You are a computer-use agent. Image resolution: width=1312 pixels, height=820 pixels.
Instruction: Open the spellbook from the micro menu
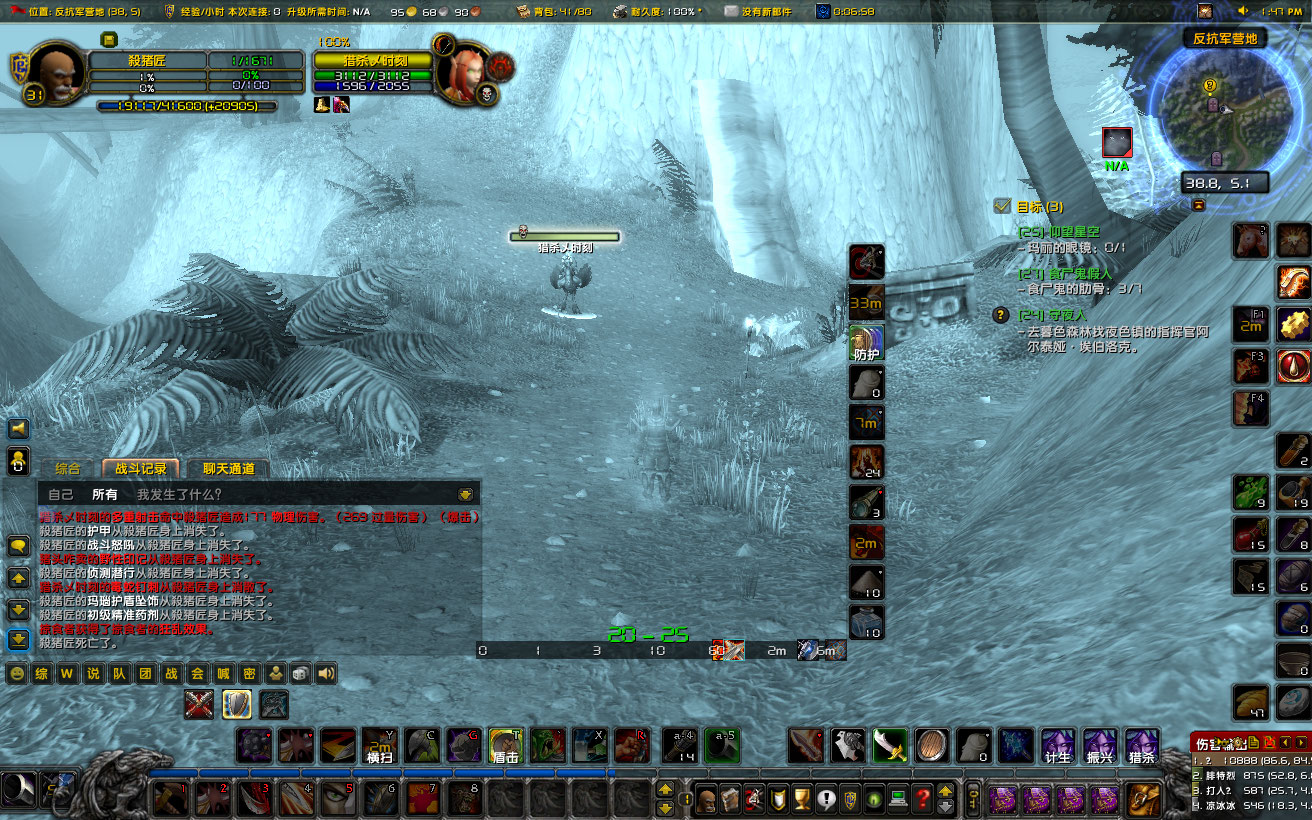(x=732, y=798)
